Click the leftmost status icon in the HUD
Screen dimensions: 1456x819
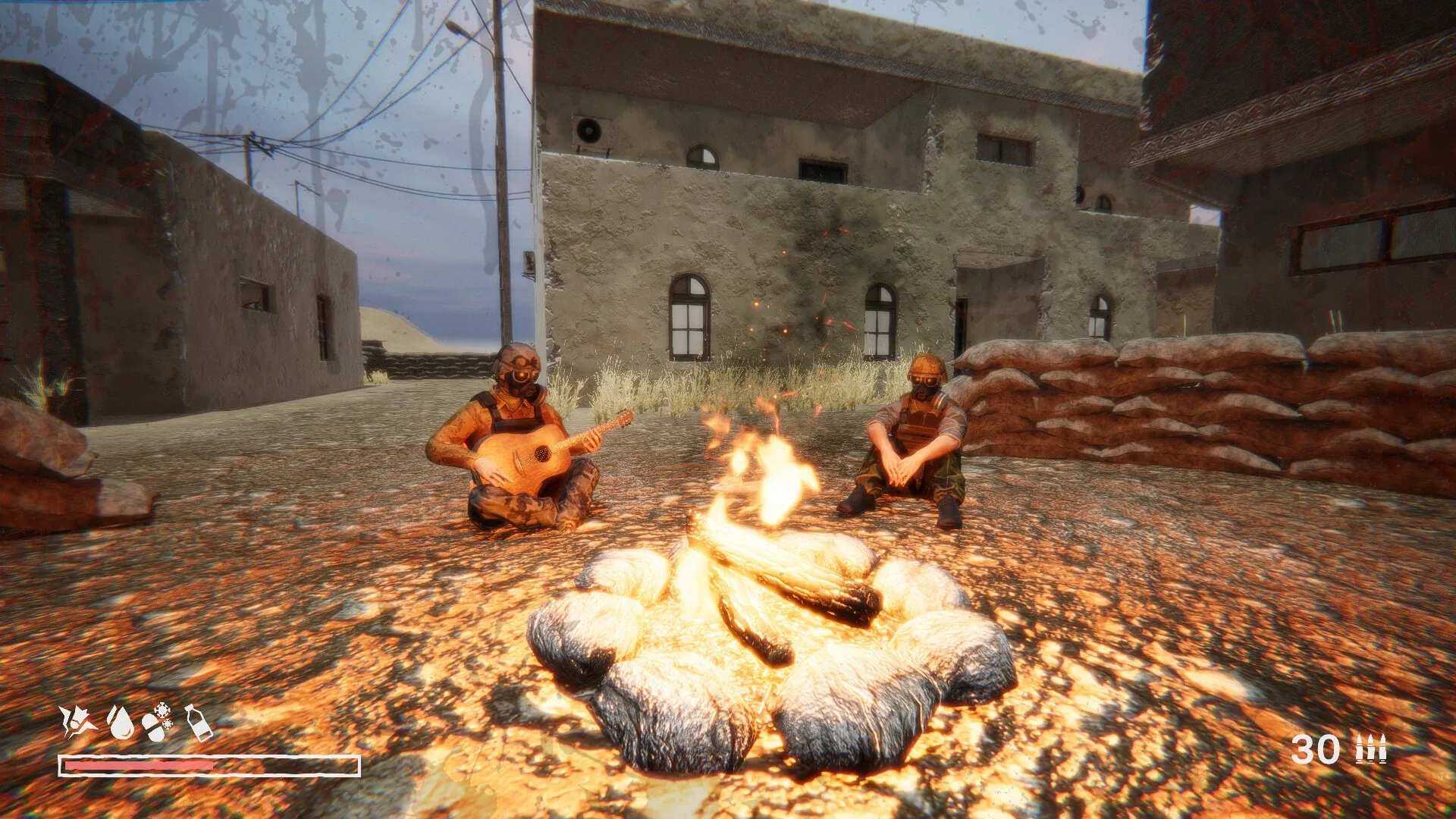[x=80, y=722]
